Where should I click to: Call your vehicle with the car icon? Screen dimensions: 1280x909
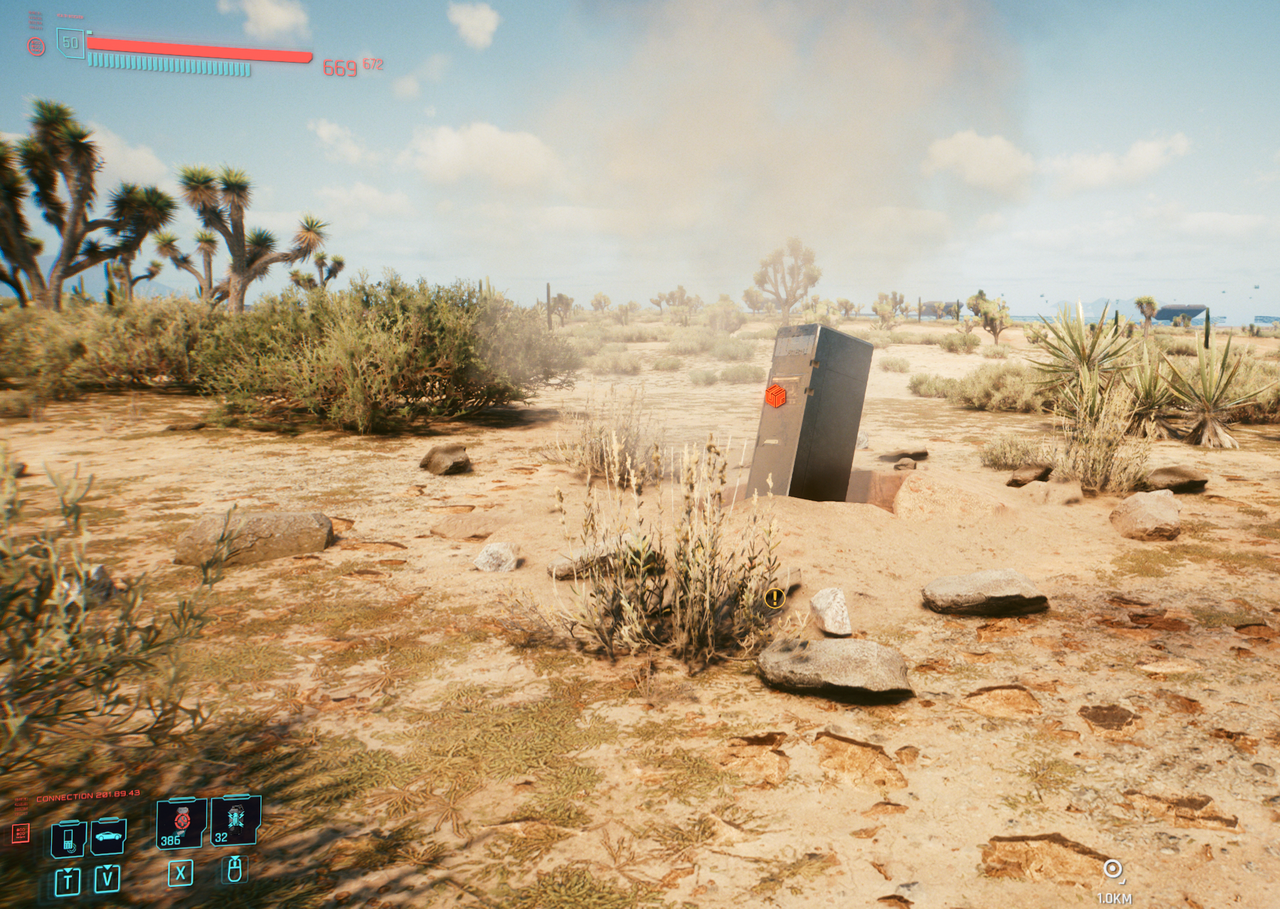(x=108, y=836)
